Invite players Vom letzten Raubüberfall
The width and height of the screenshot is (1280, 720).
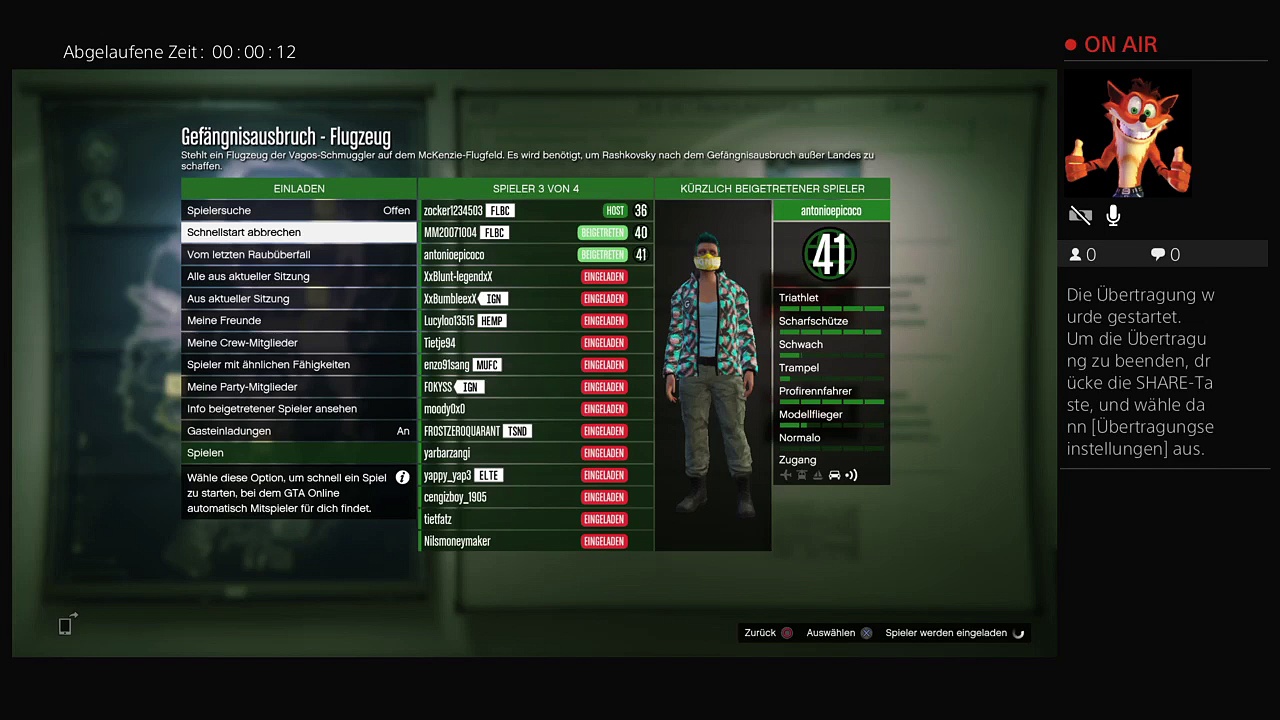point(298,255)
